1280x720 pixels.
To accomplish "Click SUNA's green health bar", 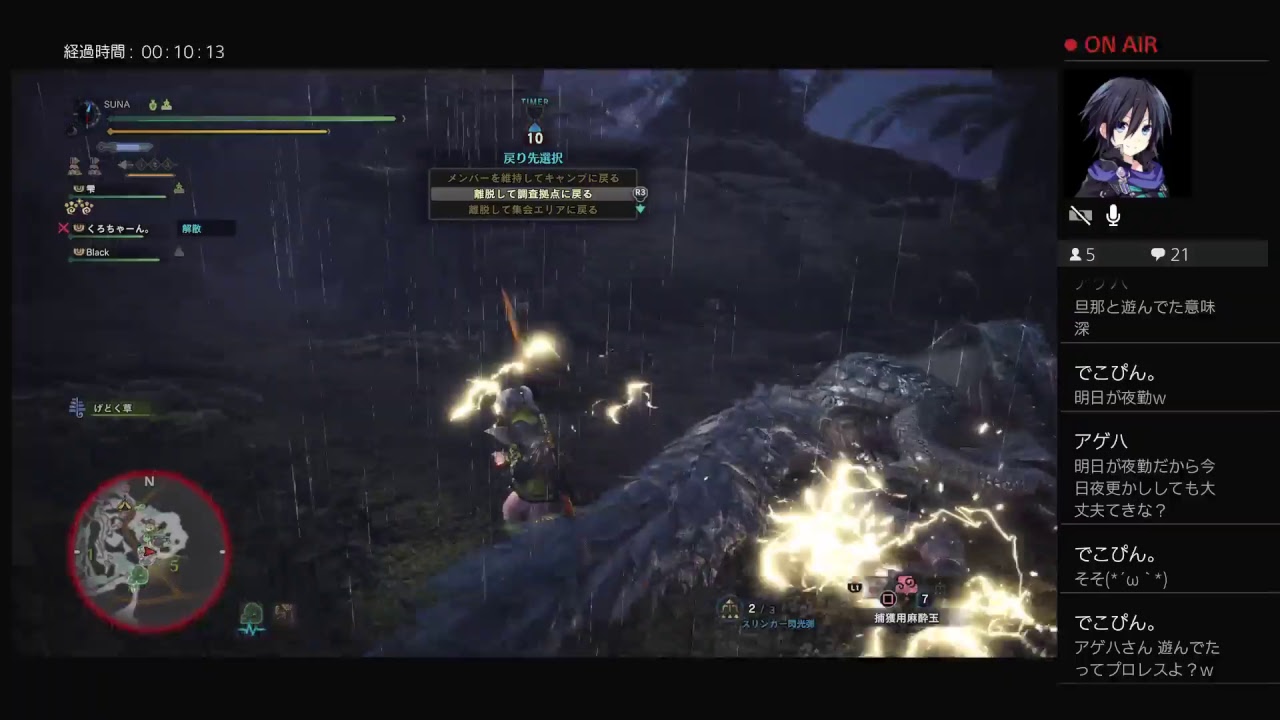I will pyautogui.click(x=253, y=119).
